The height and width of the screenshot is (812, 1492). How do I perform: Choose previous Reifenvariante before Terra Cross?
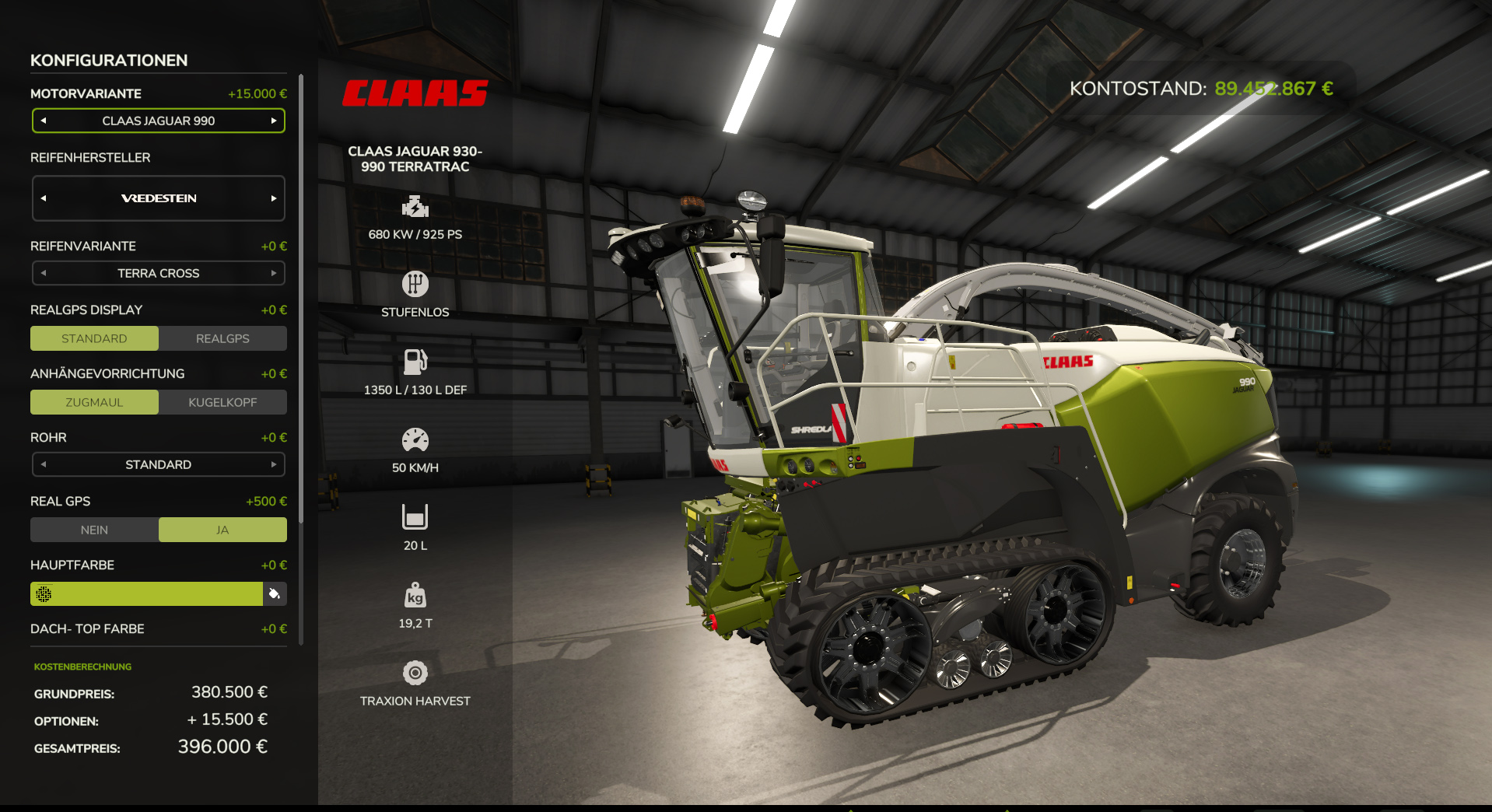pos(44,273)
